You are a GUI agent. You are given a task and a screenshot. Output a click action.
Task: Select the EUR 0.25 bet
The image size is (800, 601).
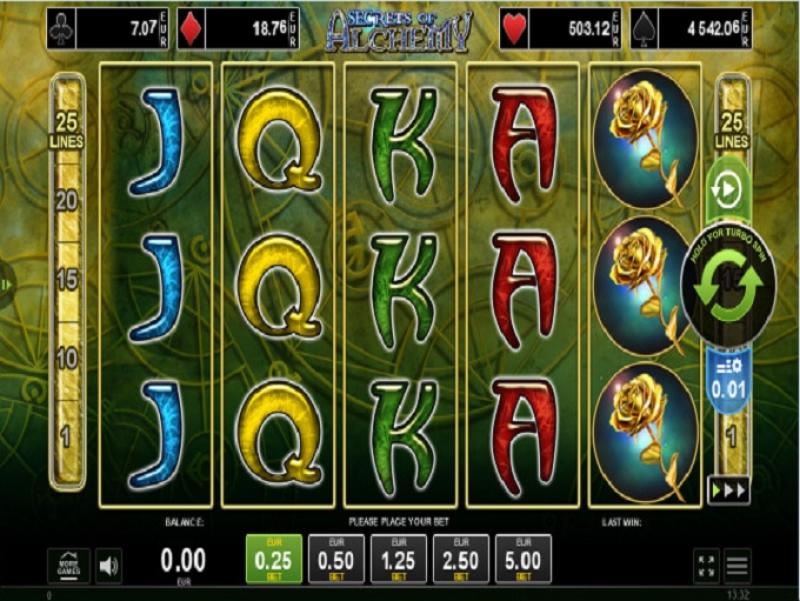pos(274,559)
